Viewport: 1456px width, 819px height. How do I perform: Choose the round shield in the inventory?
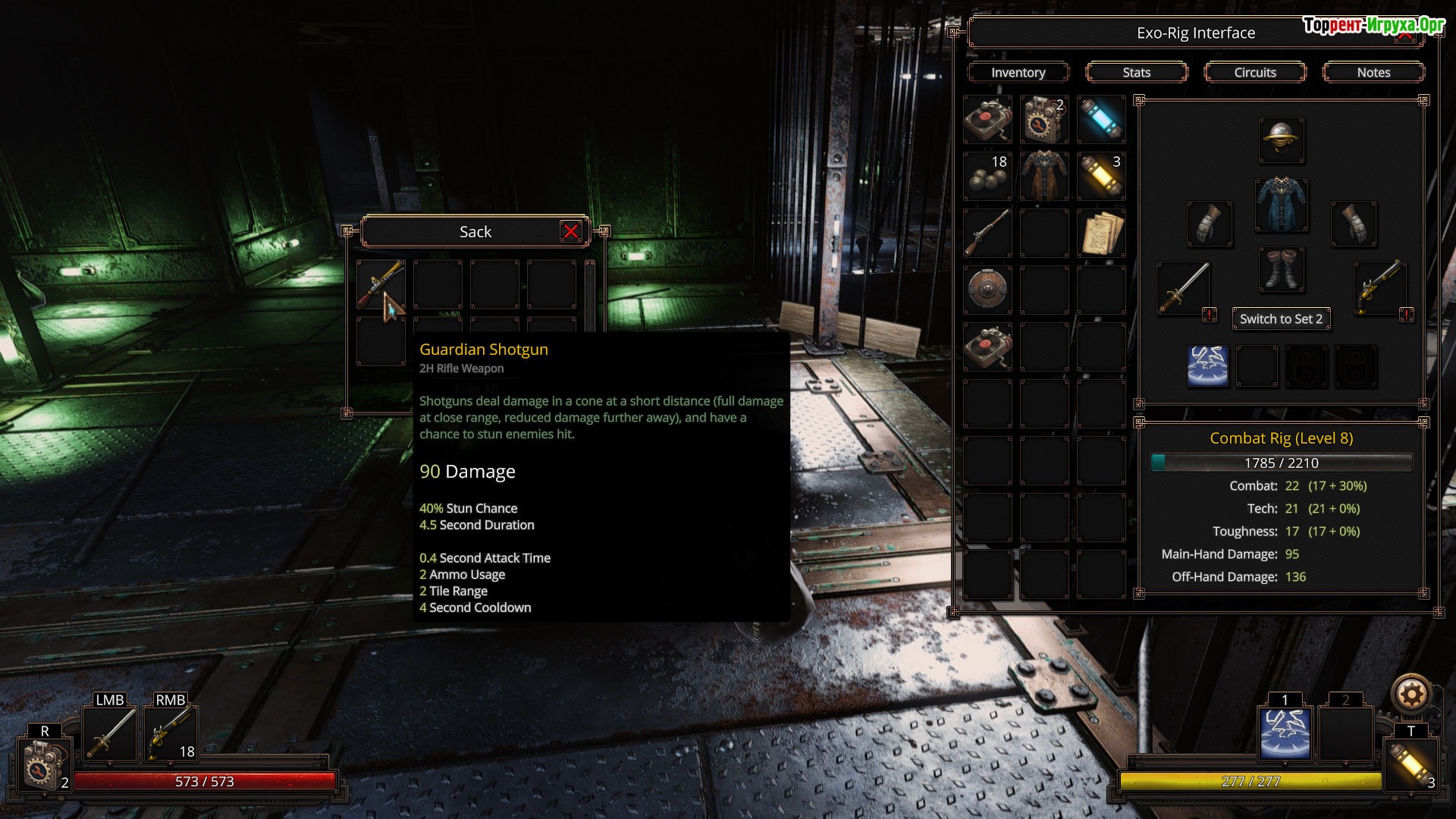987,290
